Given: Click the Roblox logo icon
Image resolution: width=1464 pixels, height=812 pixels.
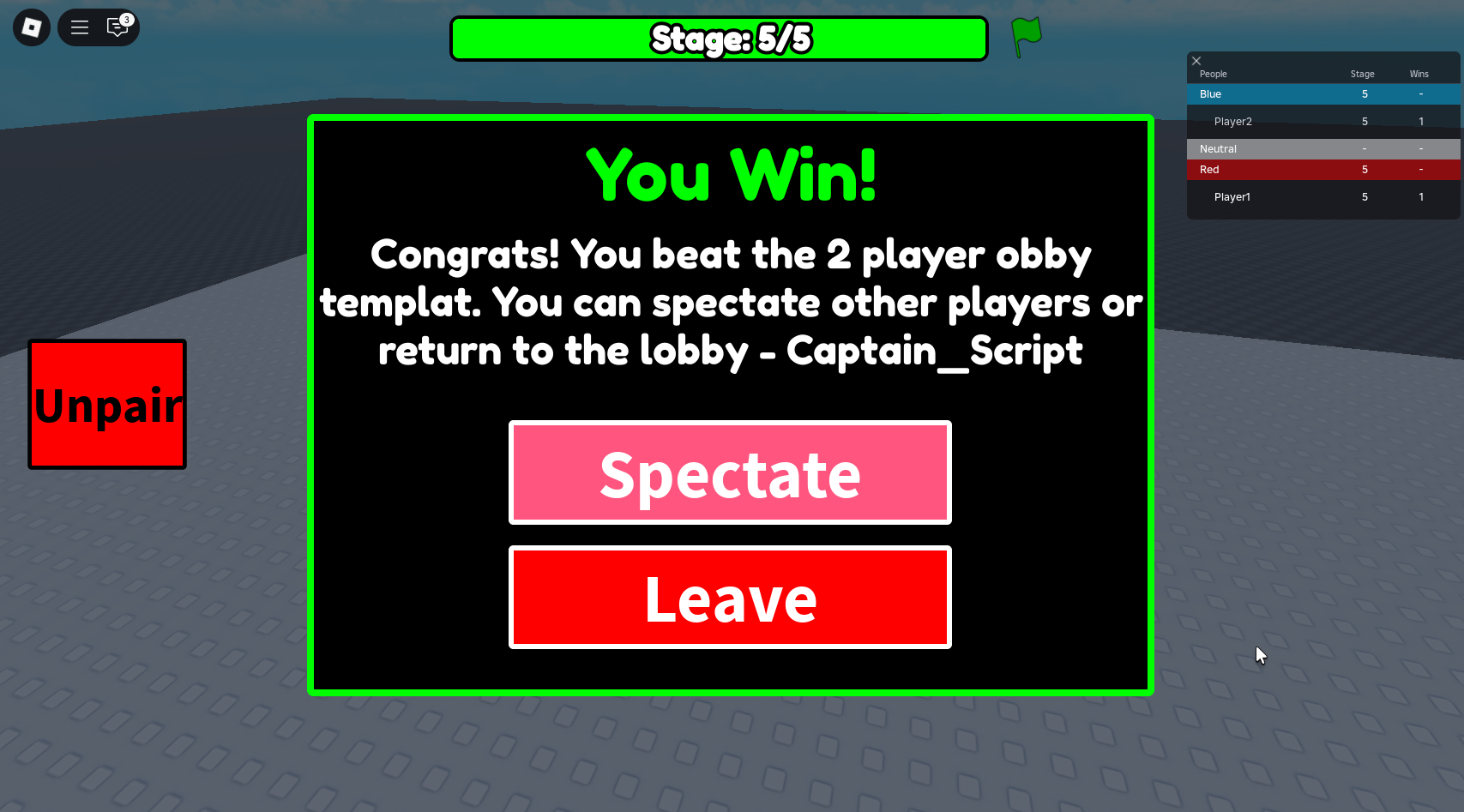Looking at the screenshot, I should tap(31, 27).
